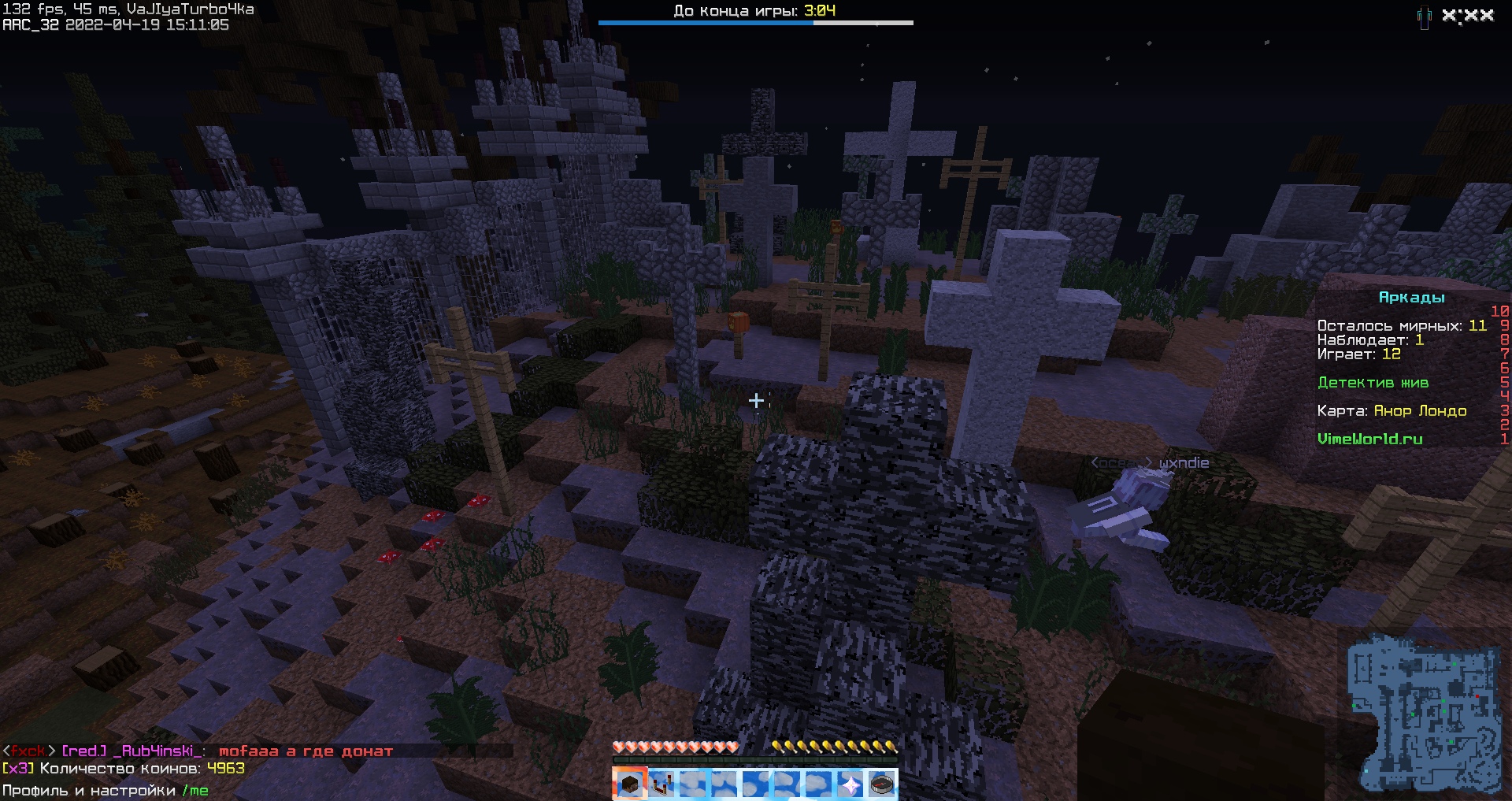This screenshot has height=801, width=1512.
Task: Click the player silhouette status icon
Action: pyautogui.click(x=1424, y=17)
